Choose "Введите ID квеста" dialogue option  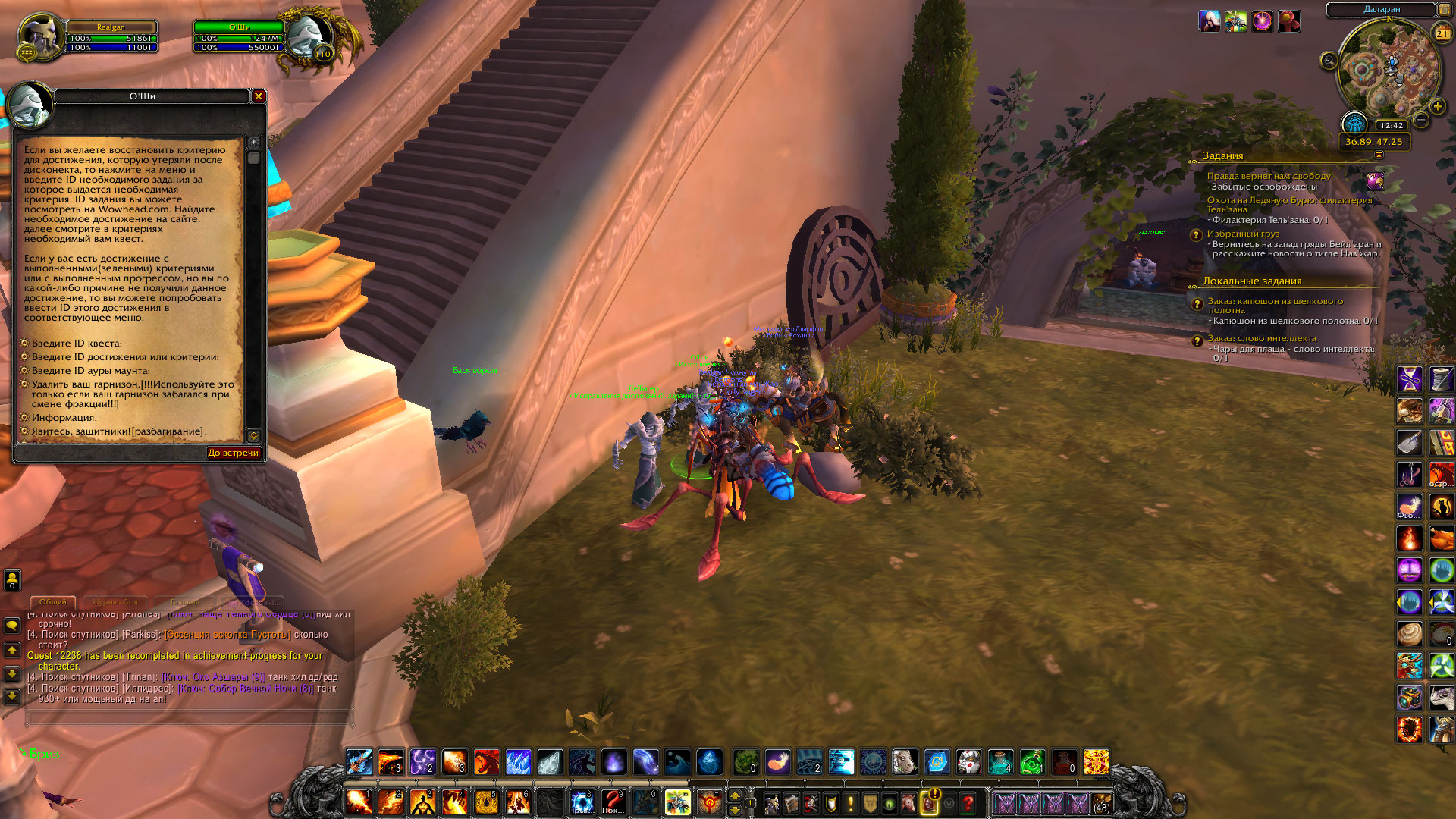[x=77, y=344]
